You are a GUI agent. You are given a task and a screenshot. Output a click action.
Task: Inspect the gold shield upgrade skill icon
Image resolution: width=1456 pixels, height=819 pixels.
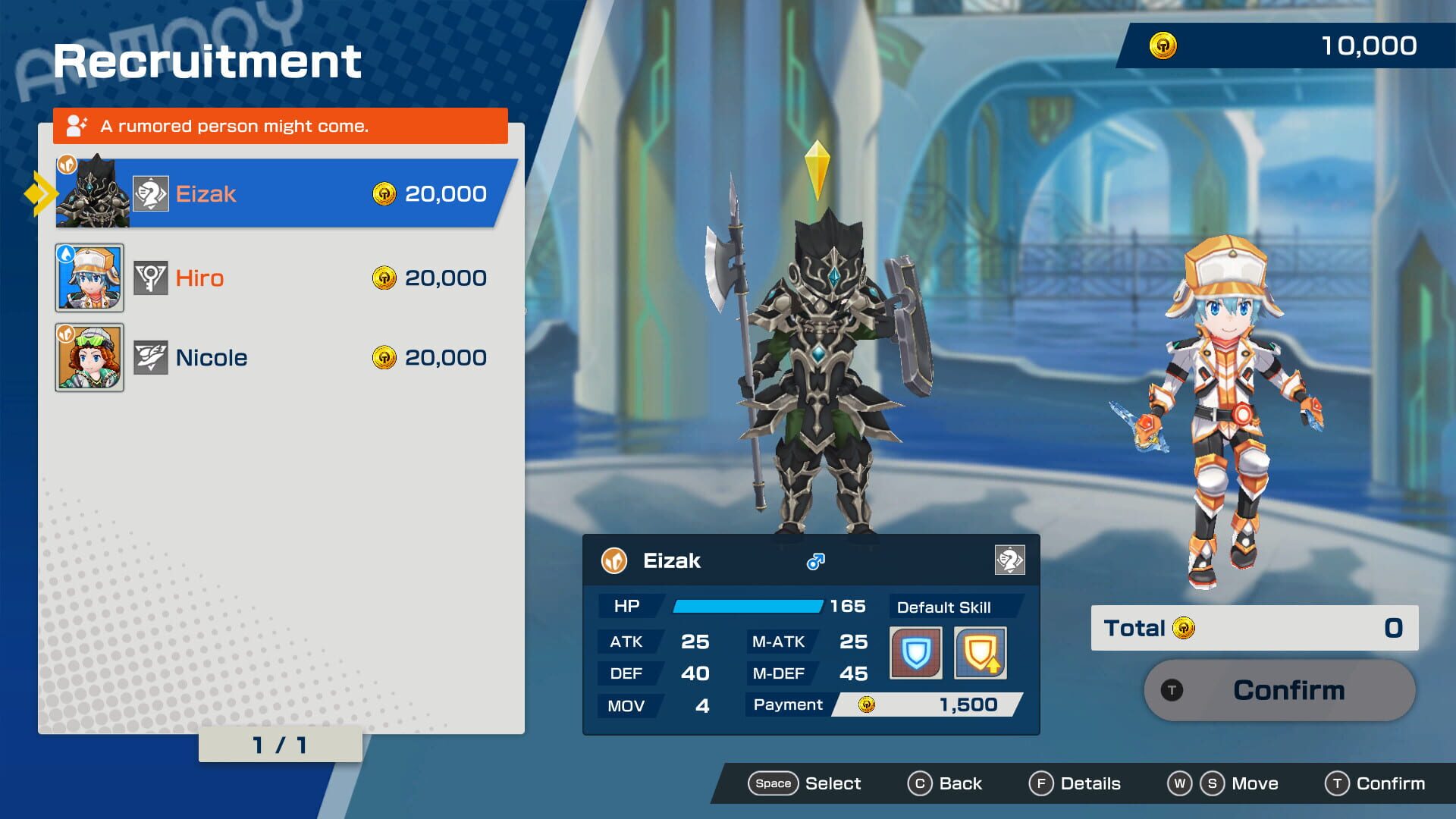(981, 652)
